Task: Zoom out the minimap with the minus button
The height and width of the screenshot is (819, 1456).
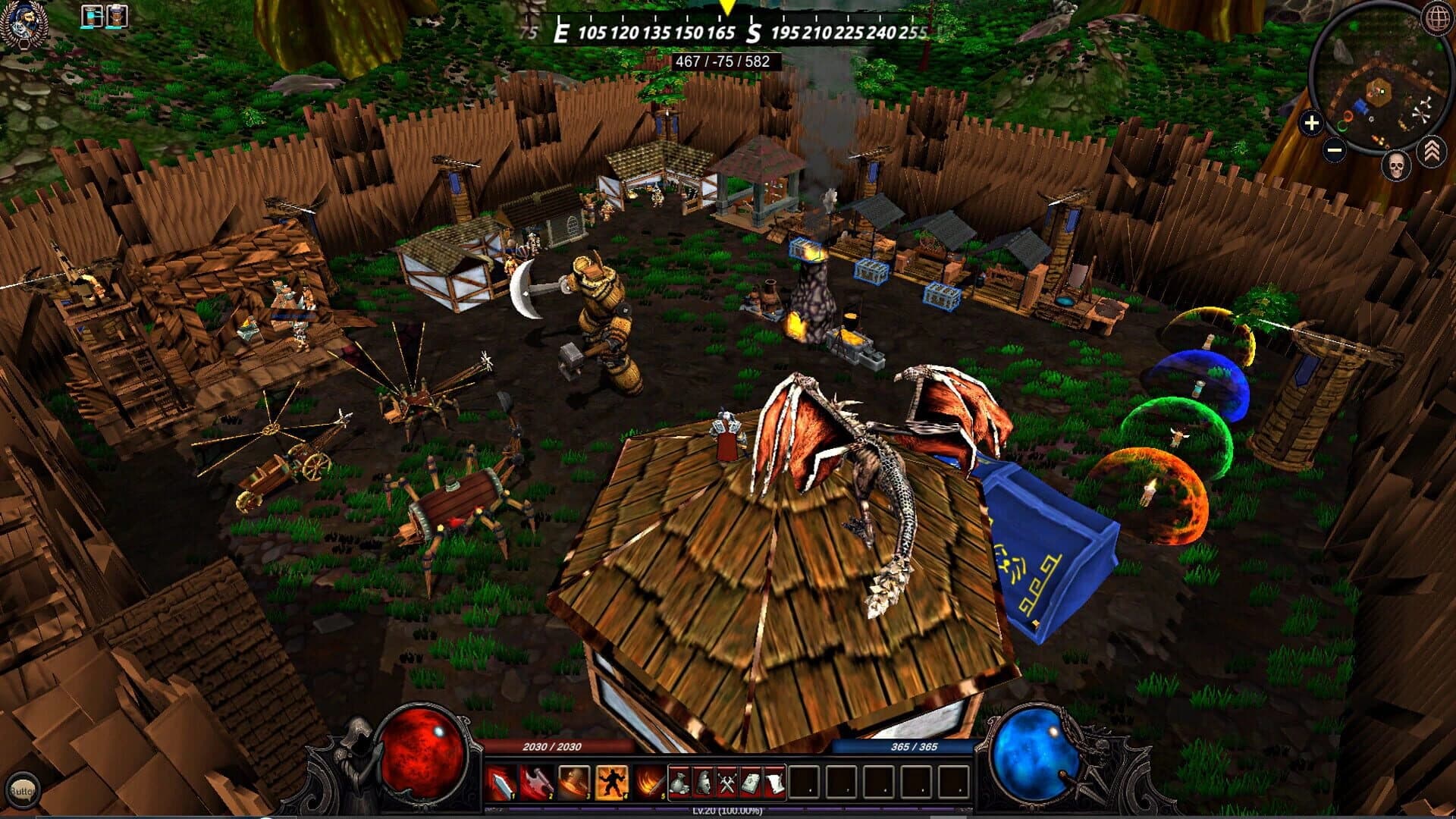Action: coord(1333,149)
